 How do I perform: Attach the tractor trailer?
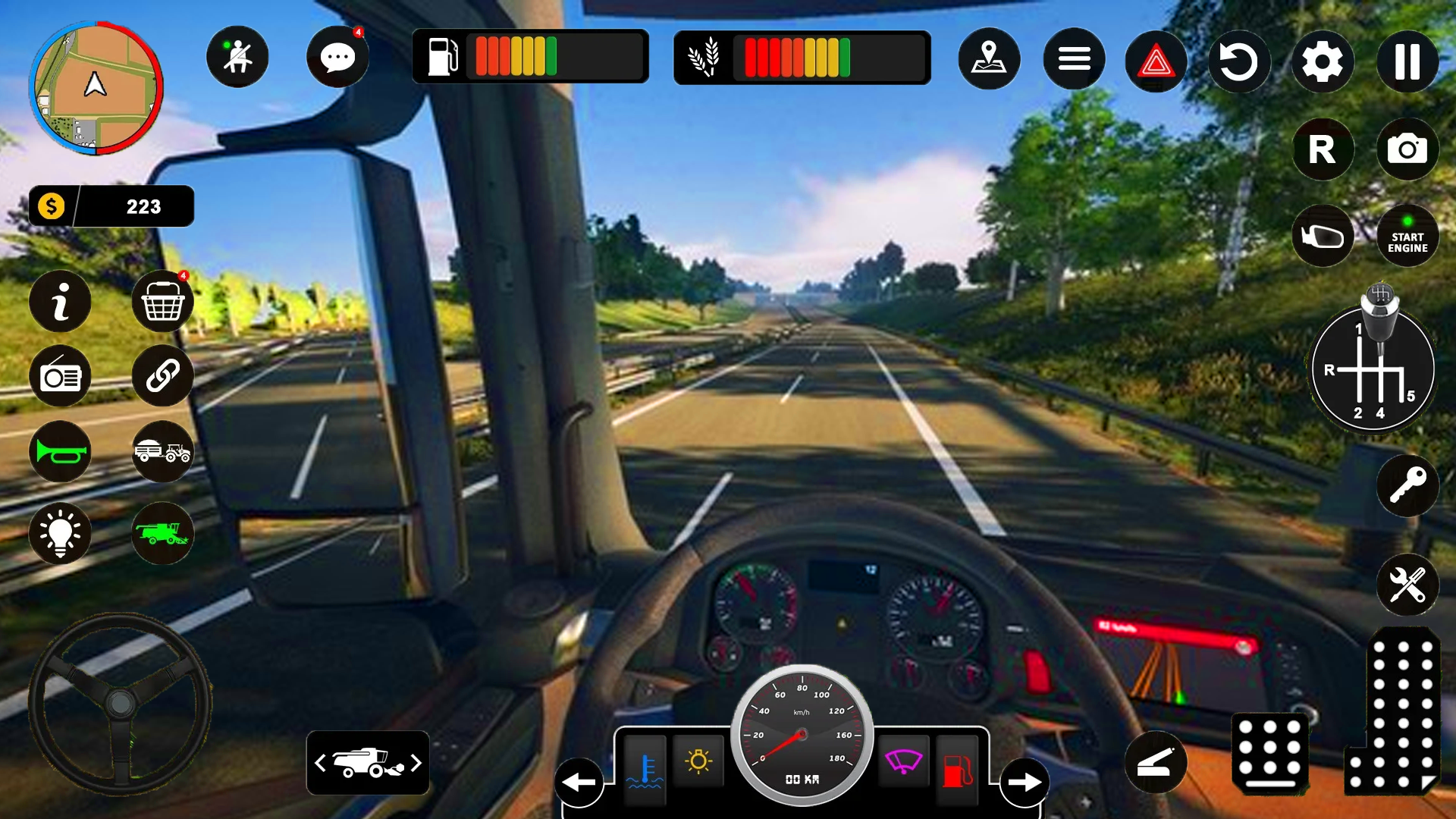(x=162, y=452)
